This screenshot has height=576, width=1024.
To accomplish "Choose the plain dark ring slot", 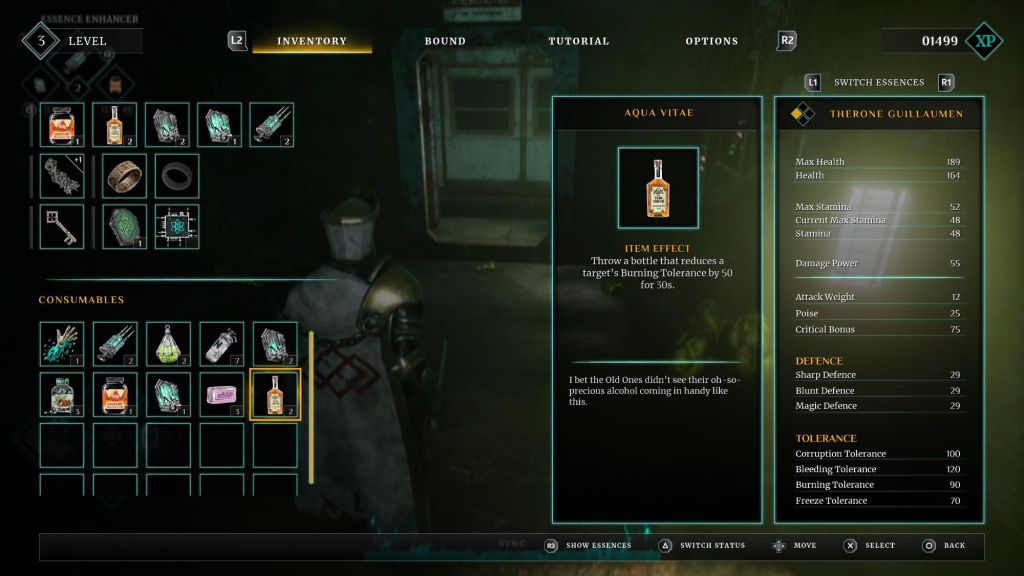I will pos(176,176).
